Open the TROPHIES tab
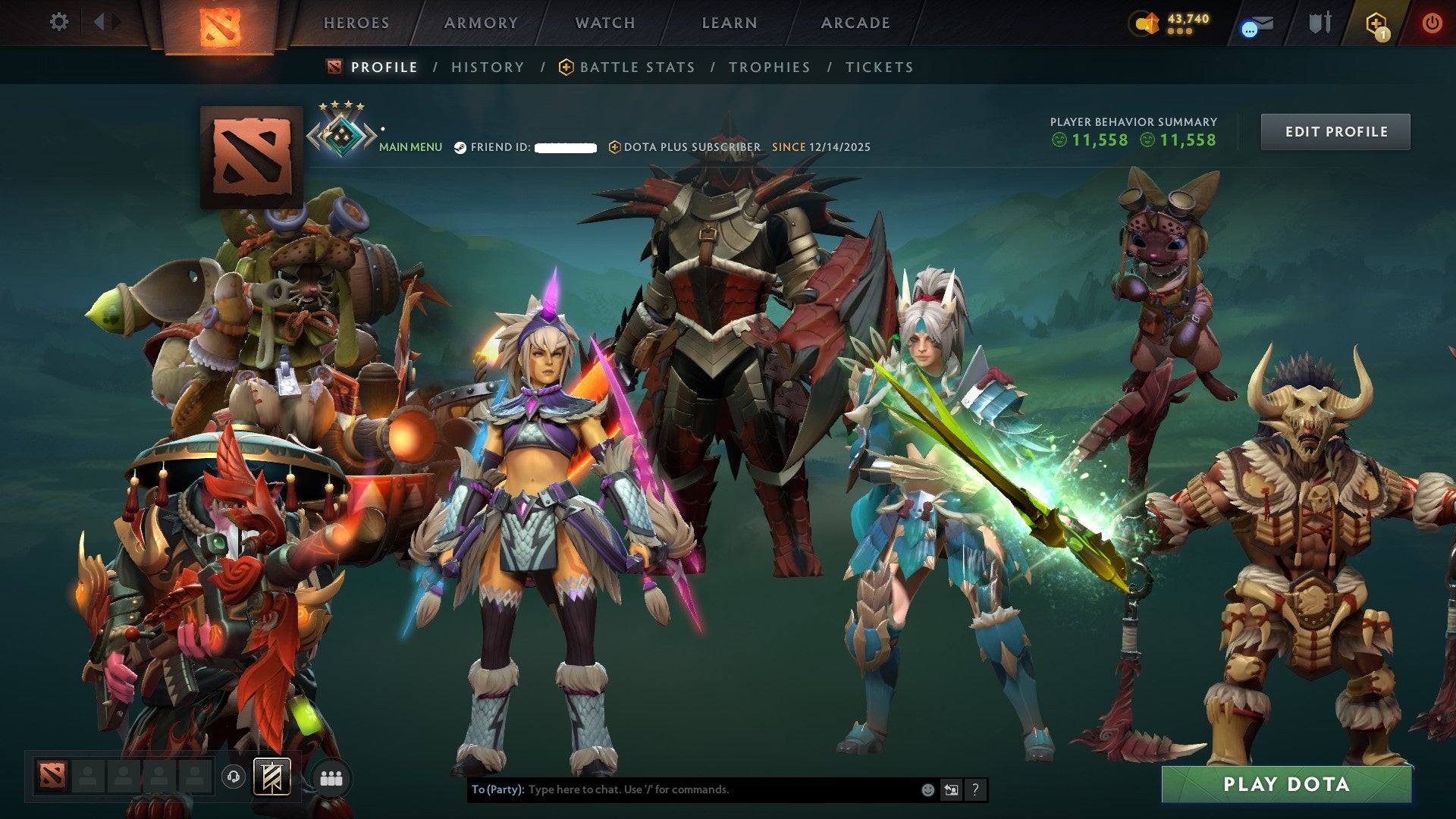Screen dimensions: 1456x819 pyautogui.click(x=769, y=67)
